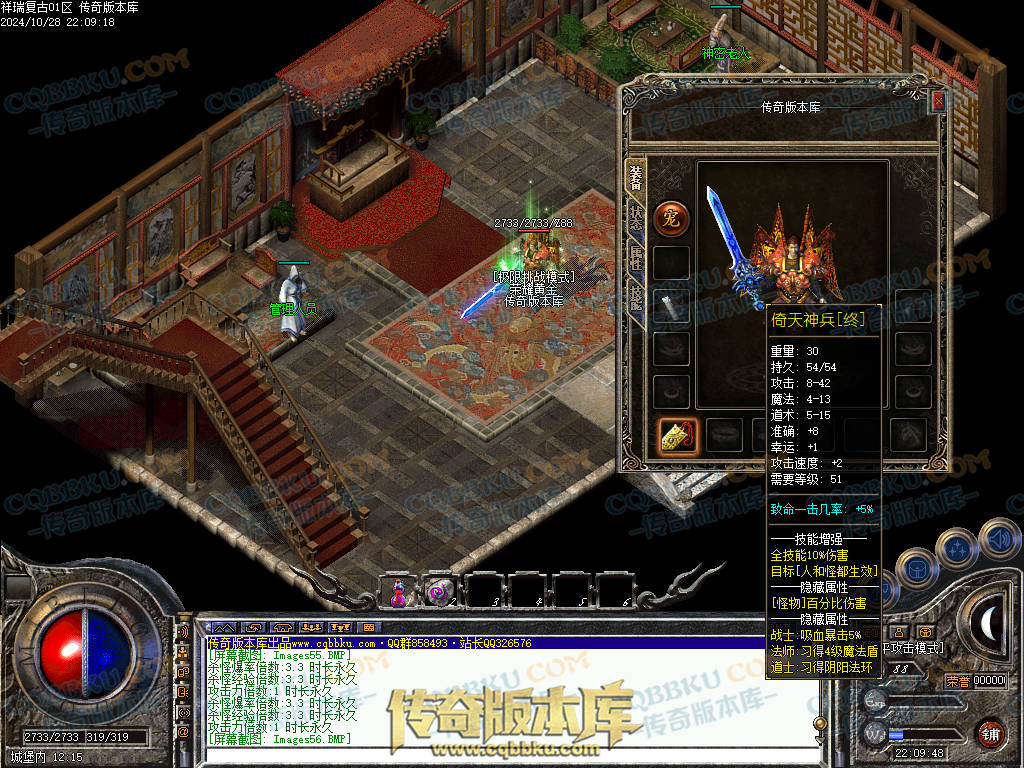1024x768 pixels.
Task: Toggle the sound speaker button
Action: 1000,538
